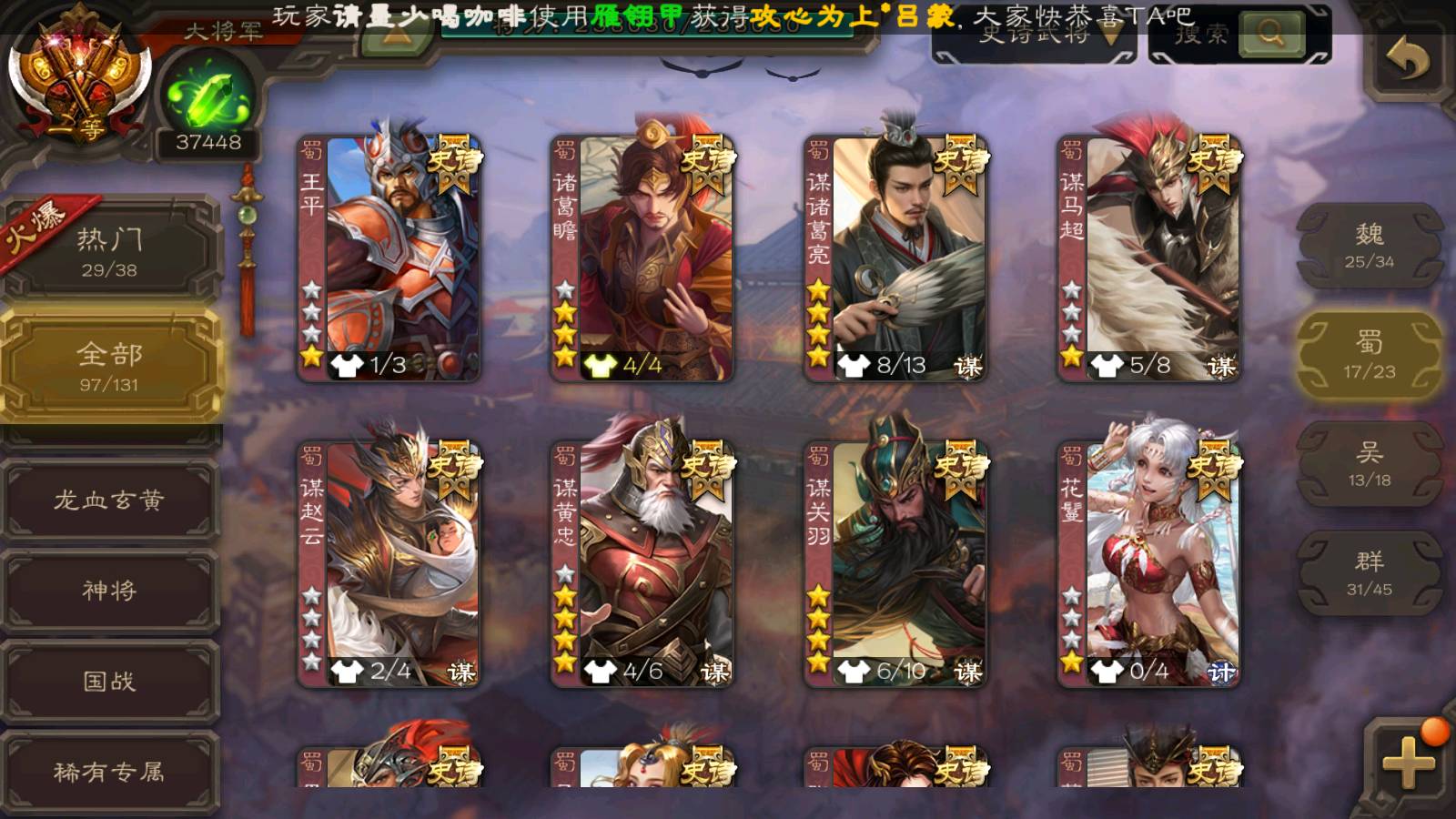1456x819 pixels.
Task: Open the 关羽 hero card
Action: pyautogui.click(x=895, y=564)
